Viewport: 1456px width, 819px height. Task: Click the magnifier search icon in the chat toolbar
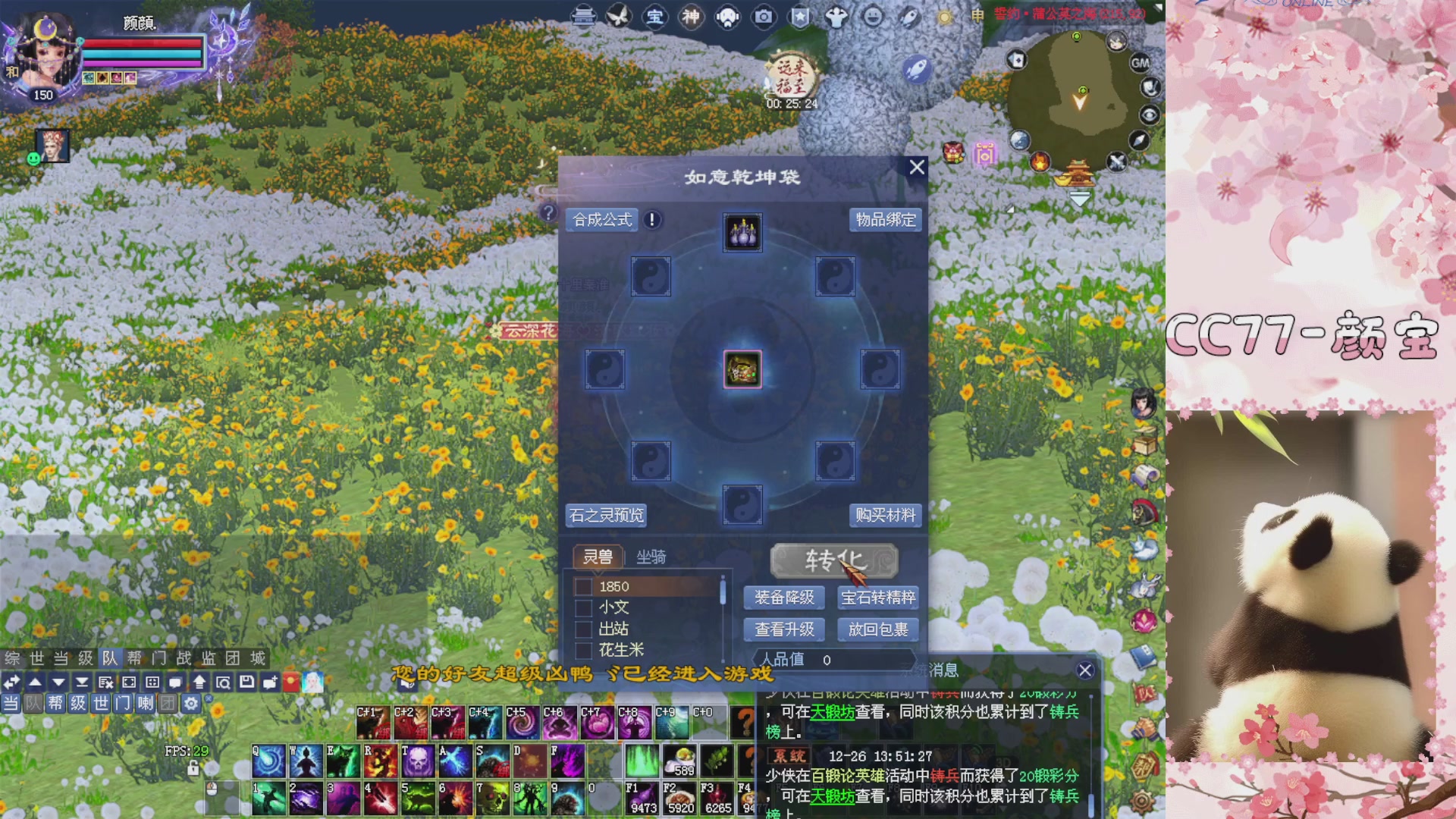point(224,682)
